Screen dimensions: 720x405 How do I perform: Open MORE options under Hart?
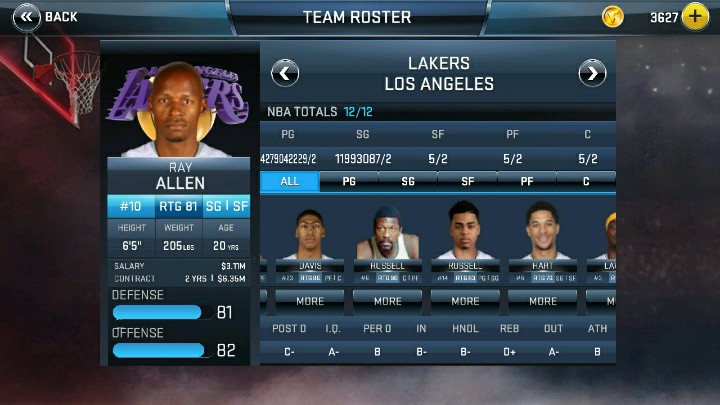point(543,300)
